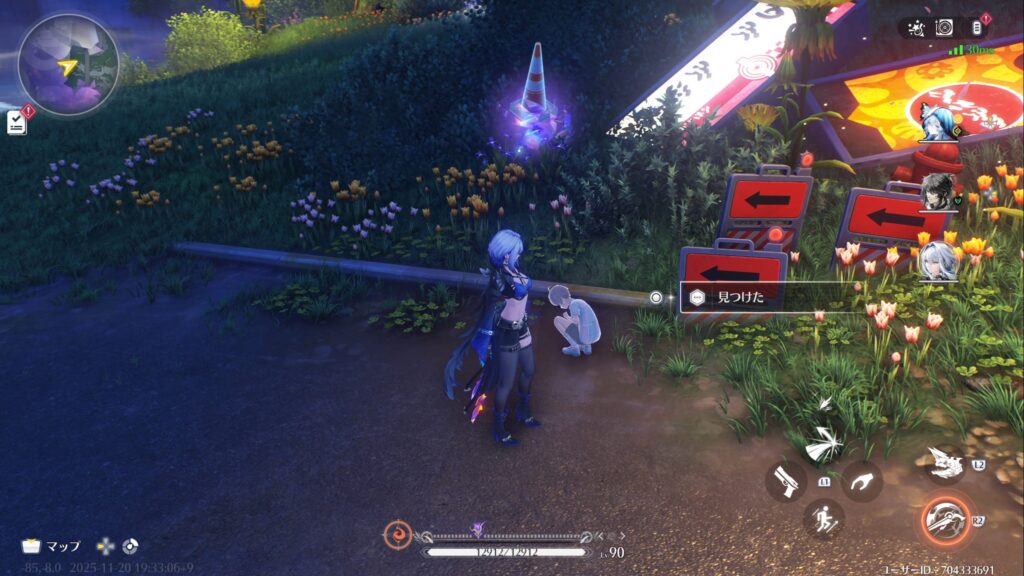This screenshot has height=576, width=1024.
Task: Activate the echo beast skill
Action: click(x=944, y=463)
